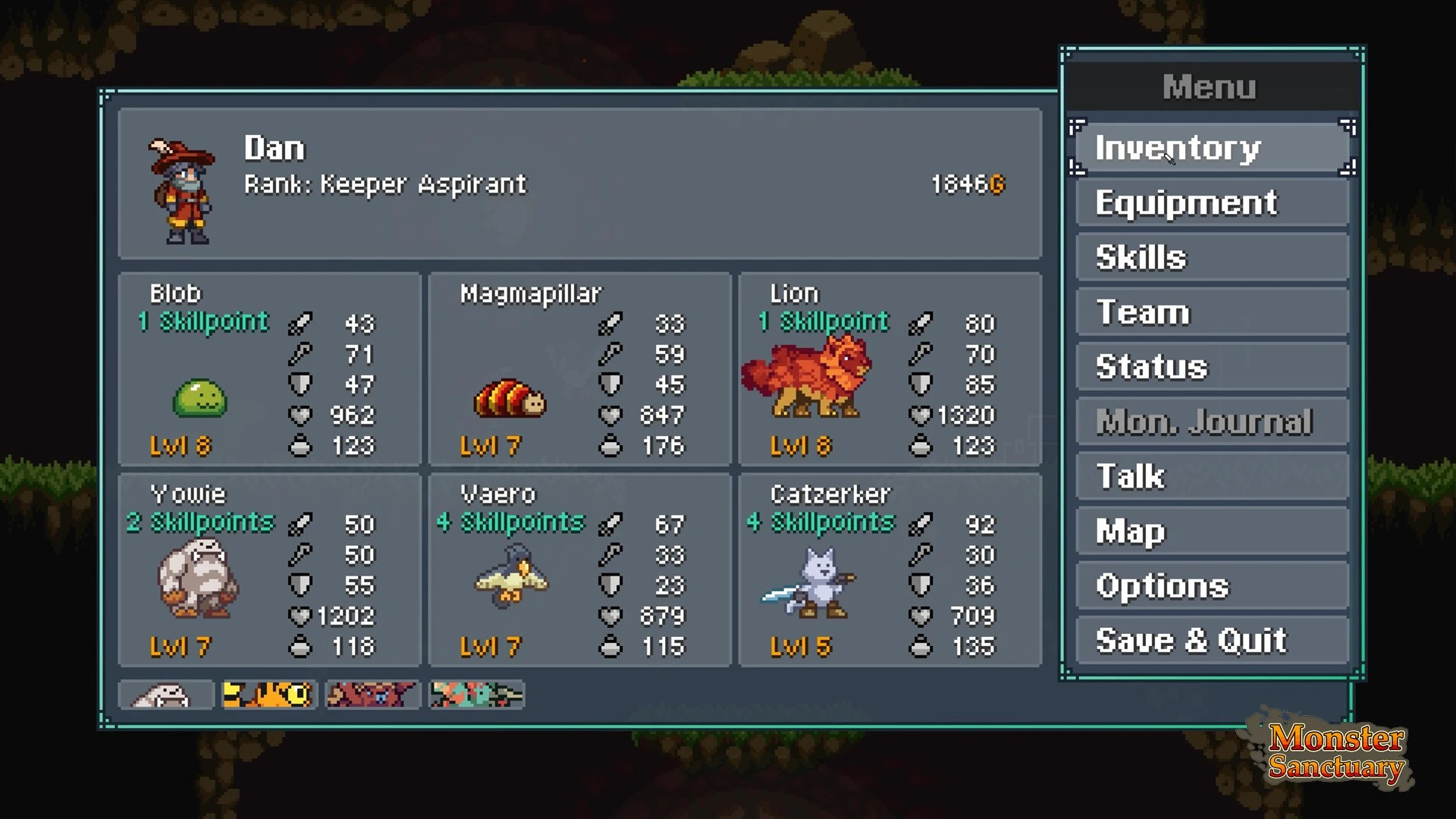Pick the Lion monster panel
Image resolution: width=1456 pixels, height=819 pixels.
(890, 369)
